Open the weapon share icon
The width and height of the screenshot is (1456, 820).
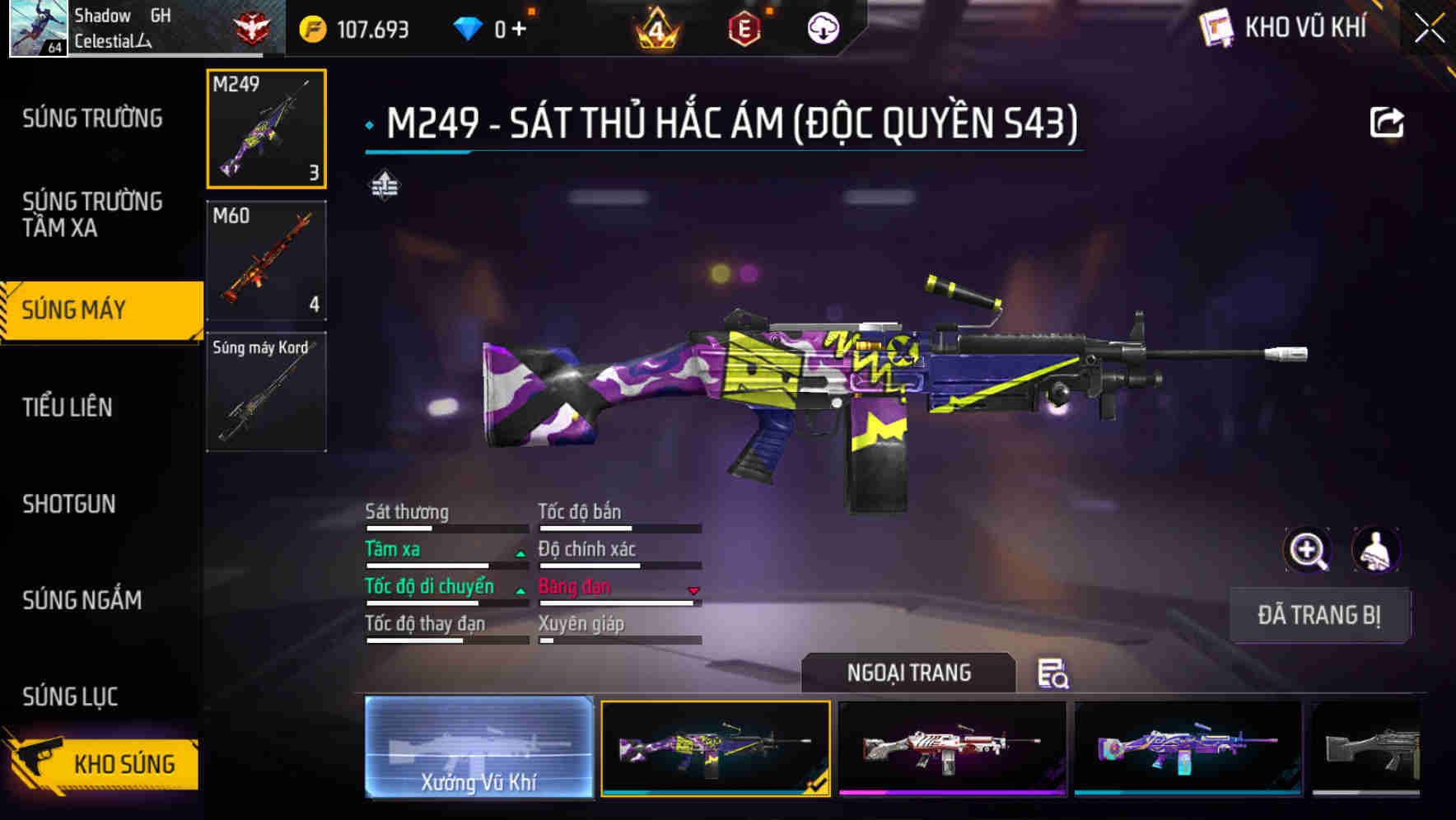pyautogui.click(x=1388, y=121)
